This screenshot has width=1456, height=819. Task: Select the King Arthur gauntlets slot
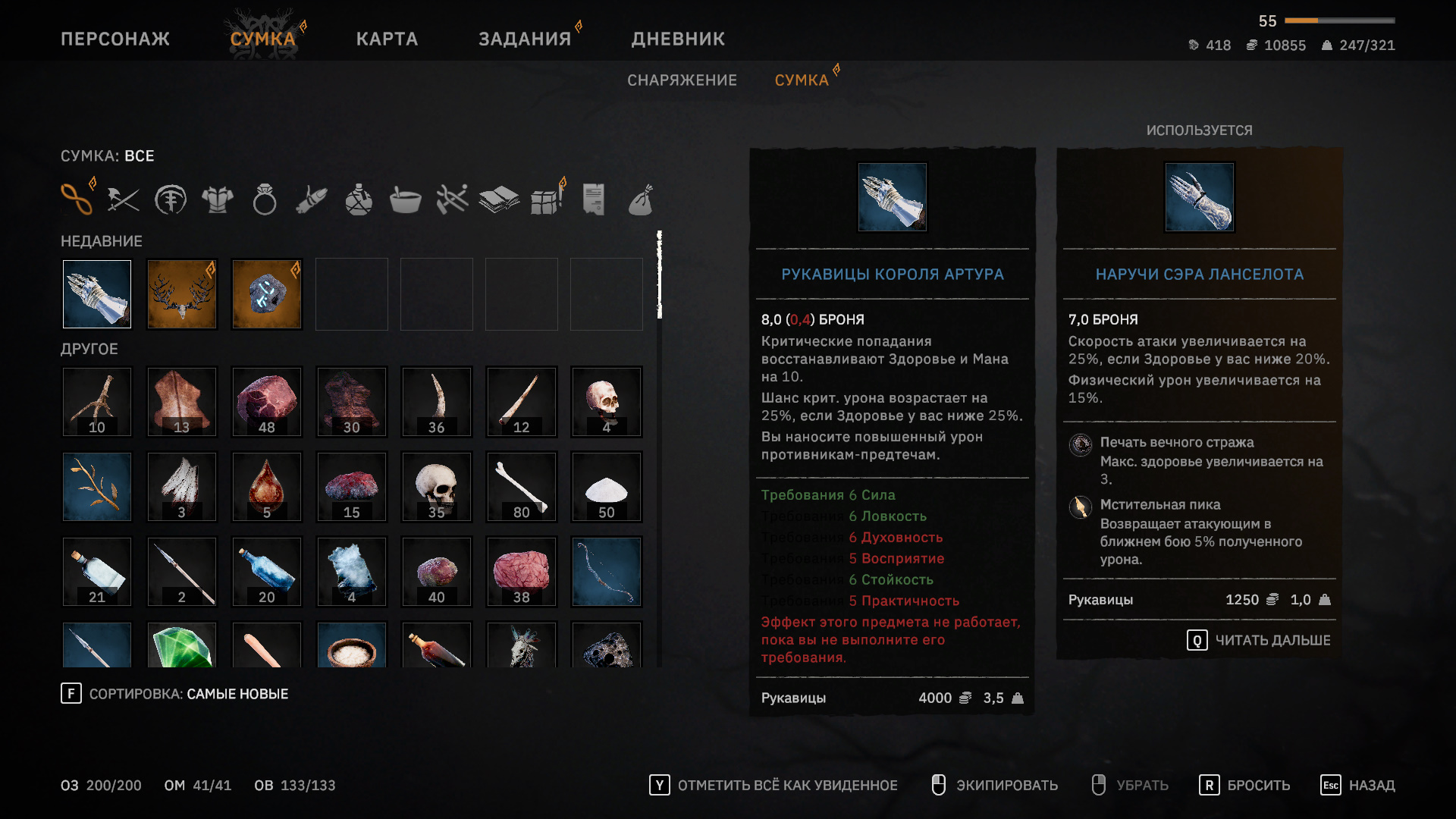[97, 294]
